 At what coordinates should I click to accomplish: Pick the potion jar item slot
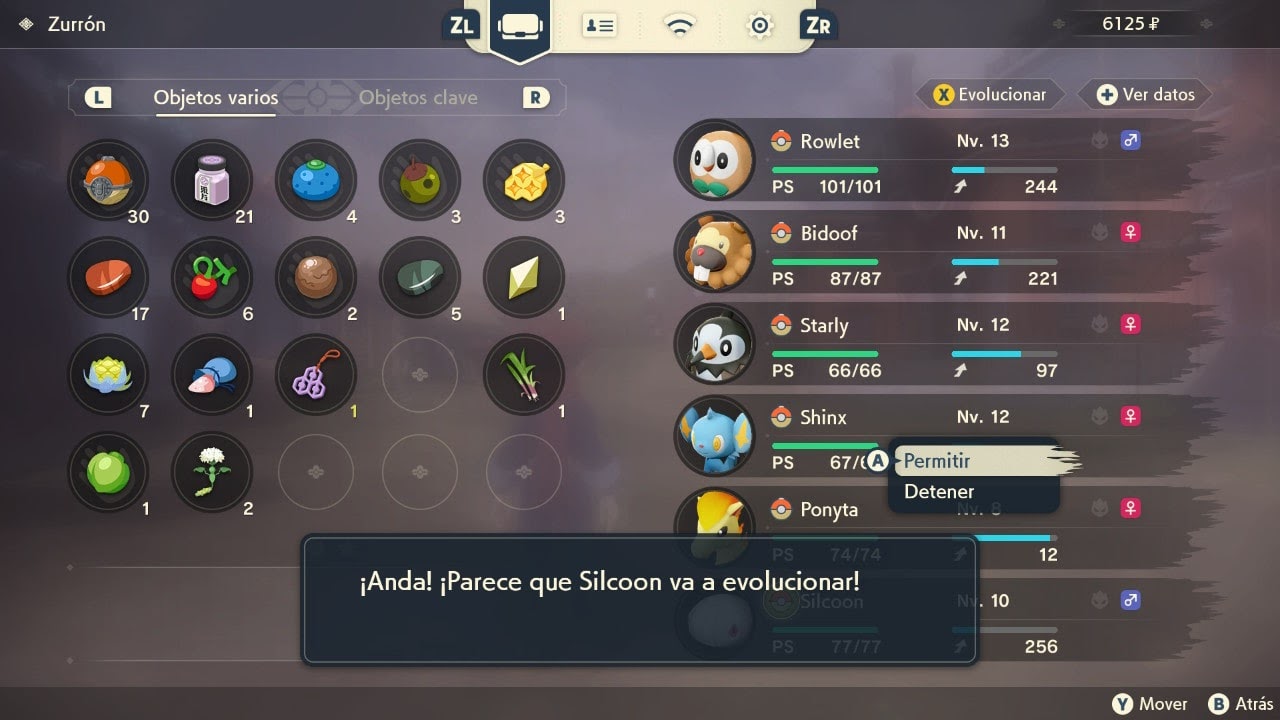(x=212, y=180)
